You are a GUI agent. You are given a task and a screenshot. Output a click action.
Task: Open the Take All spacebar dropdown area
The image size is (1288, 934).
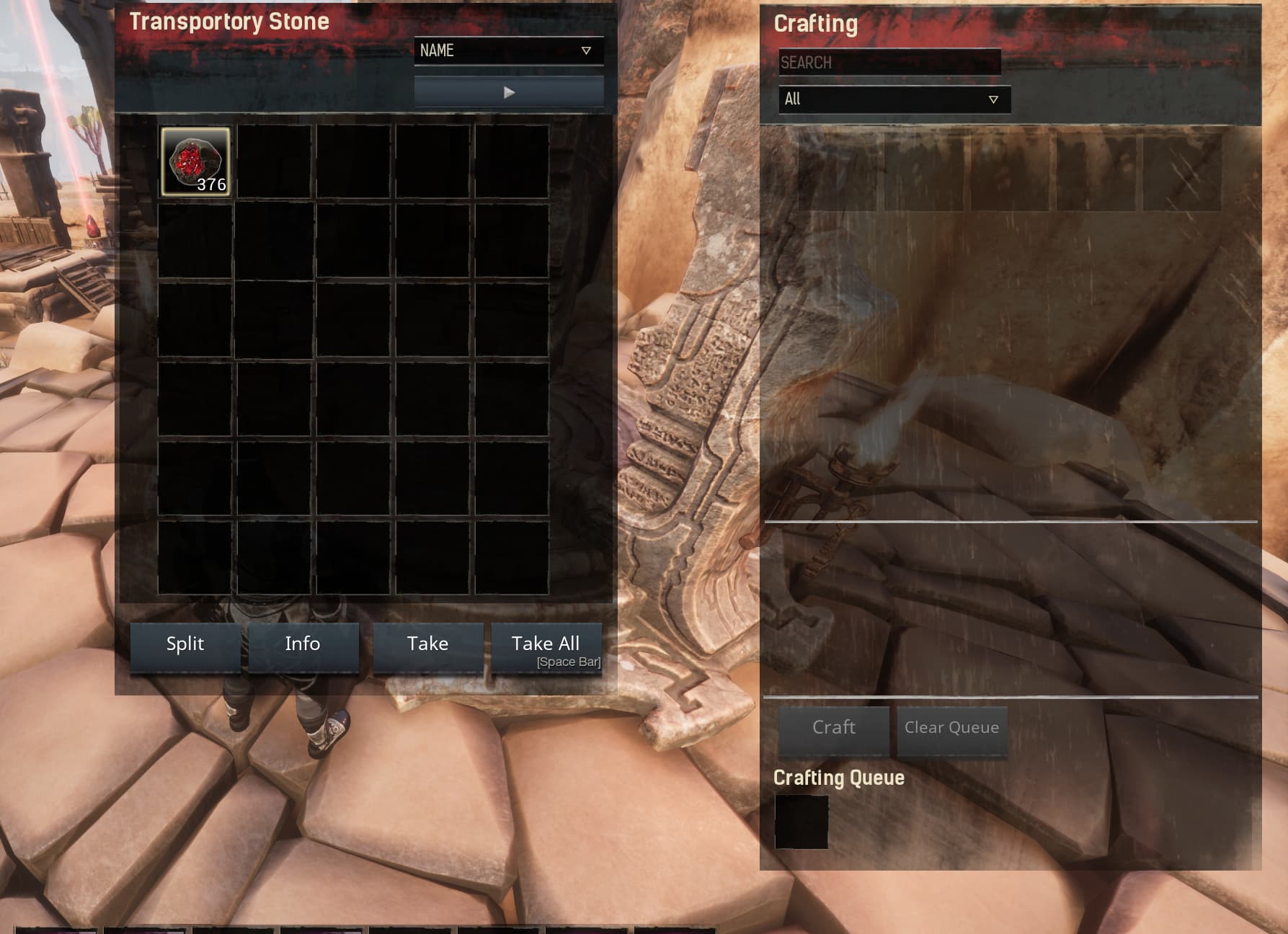[x=546, y=646]
